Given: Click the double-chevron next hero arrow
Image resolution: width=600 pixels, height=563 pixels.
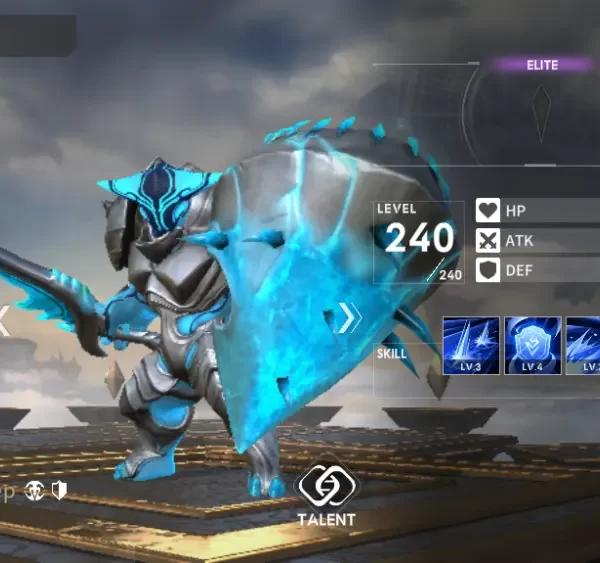Looking at the screenshot, I should (x=347, y=318).
